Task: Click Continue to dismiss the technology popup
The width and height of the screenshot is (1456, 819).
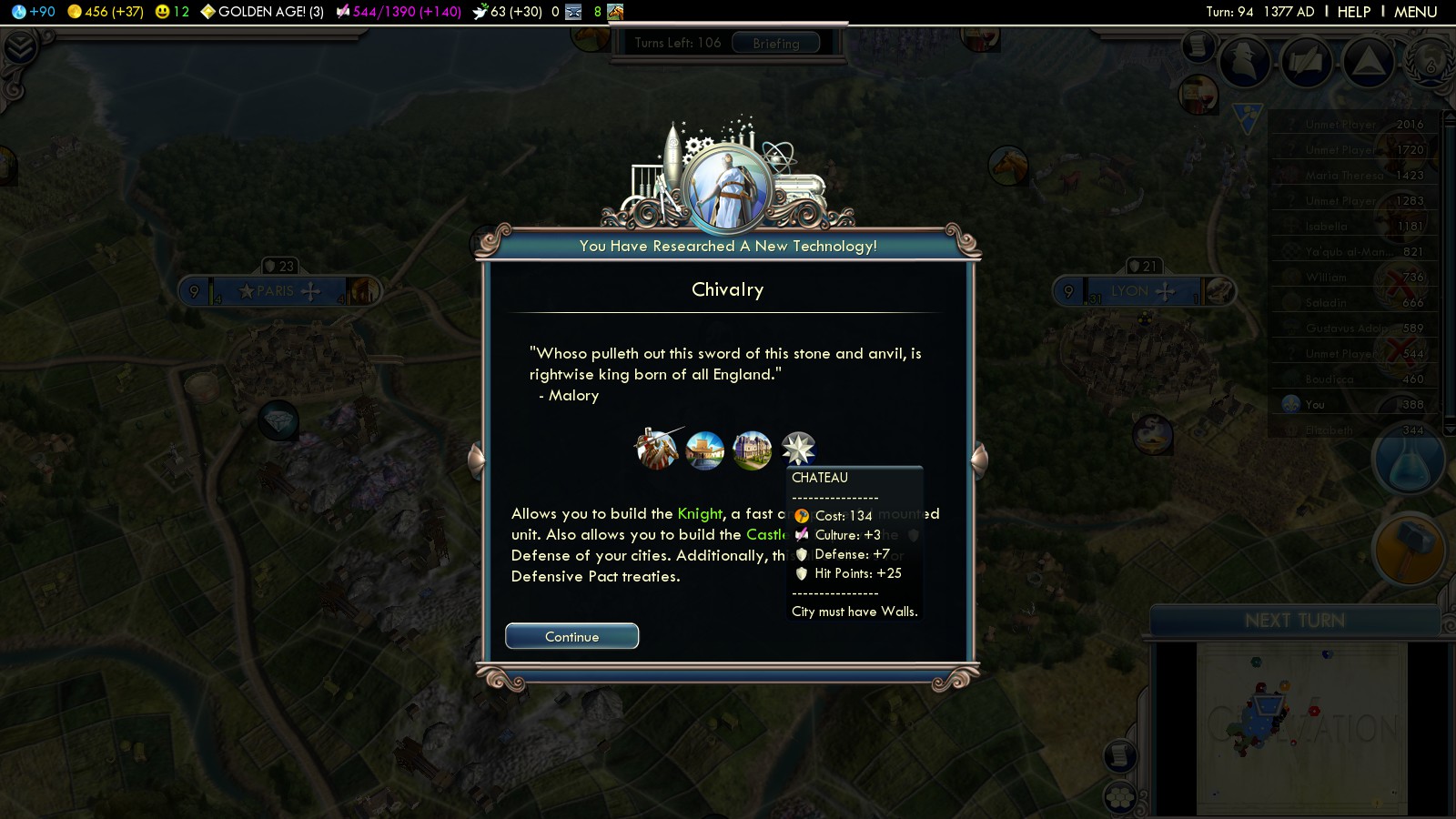Action: (571, 636)
